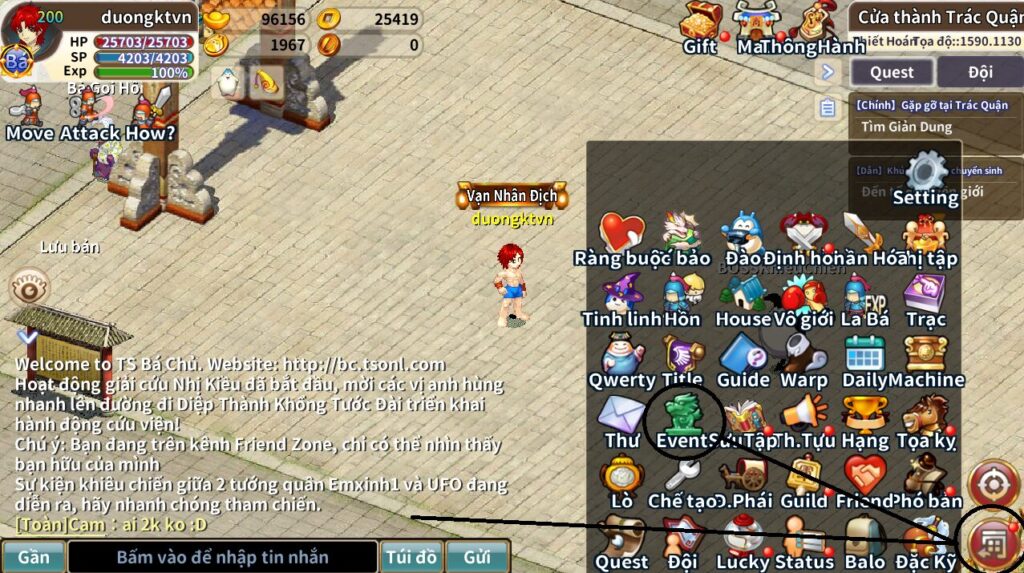Screen dimensions: 1024x573
Task: Open the Túi đồ bag button
Action: click(411, 557)
